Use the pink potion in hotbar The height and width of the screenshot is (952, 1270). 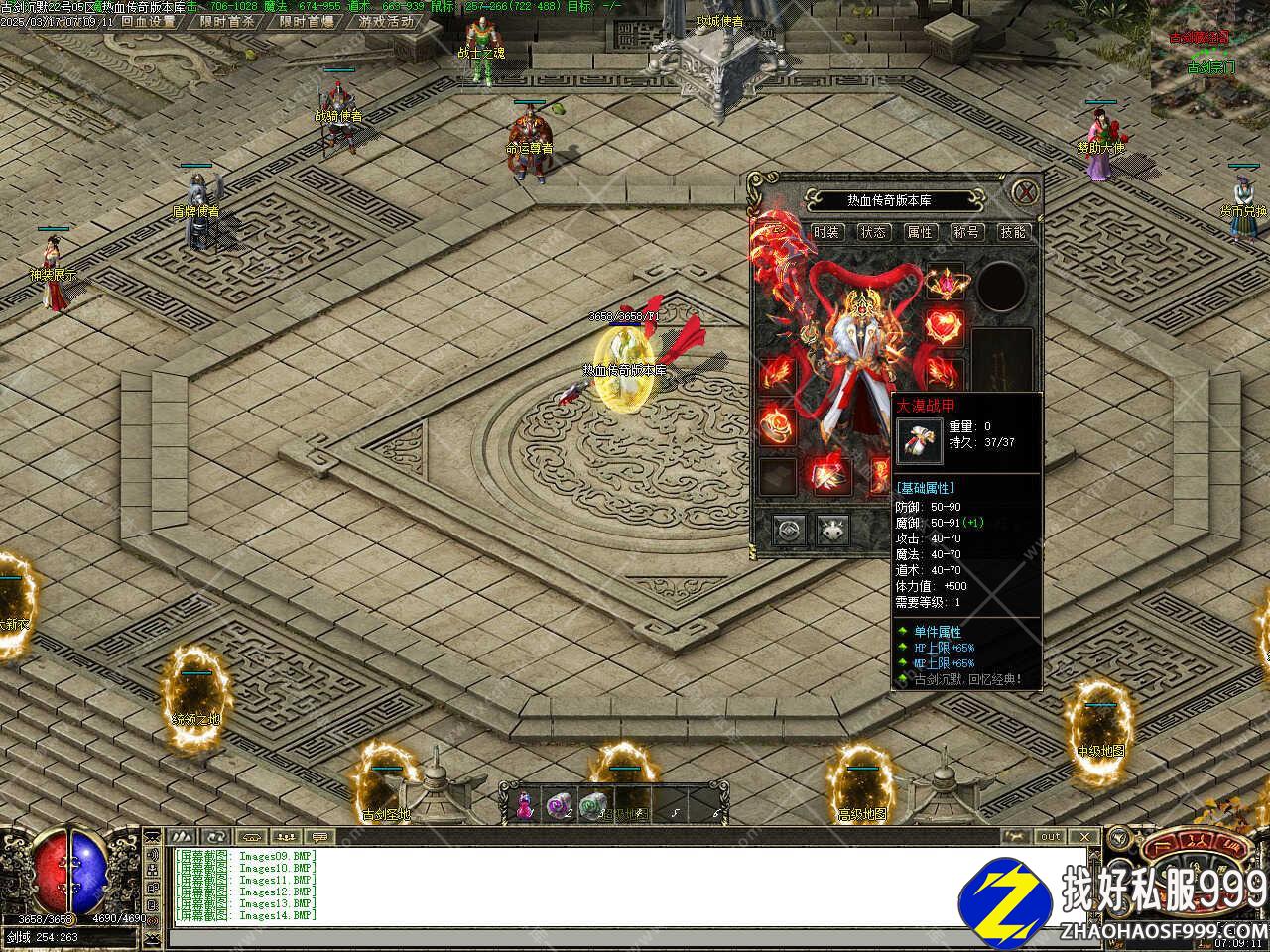[525, 806]
